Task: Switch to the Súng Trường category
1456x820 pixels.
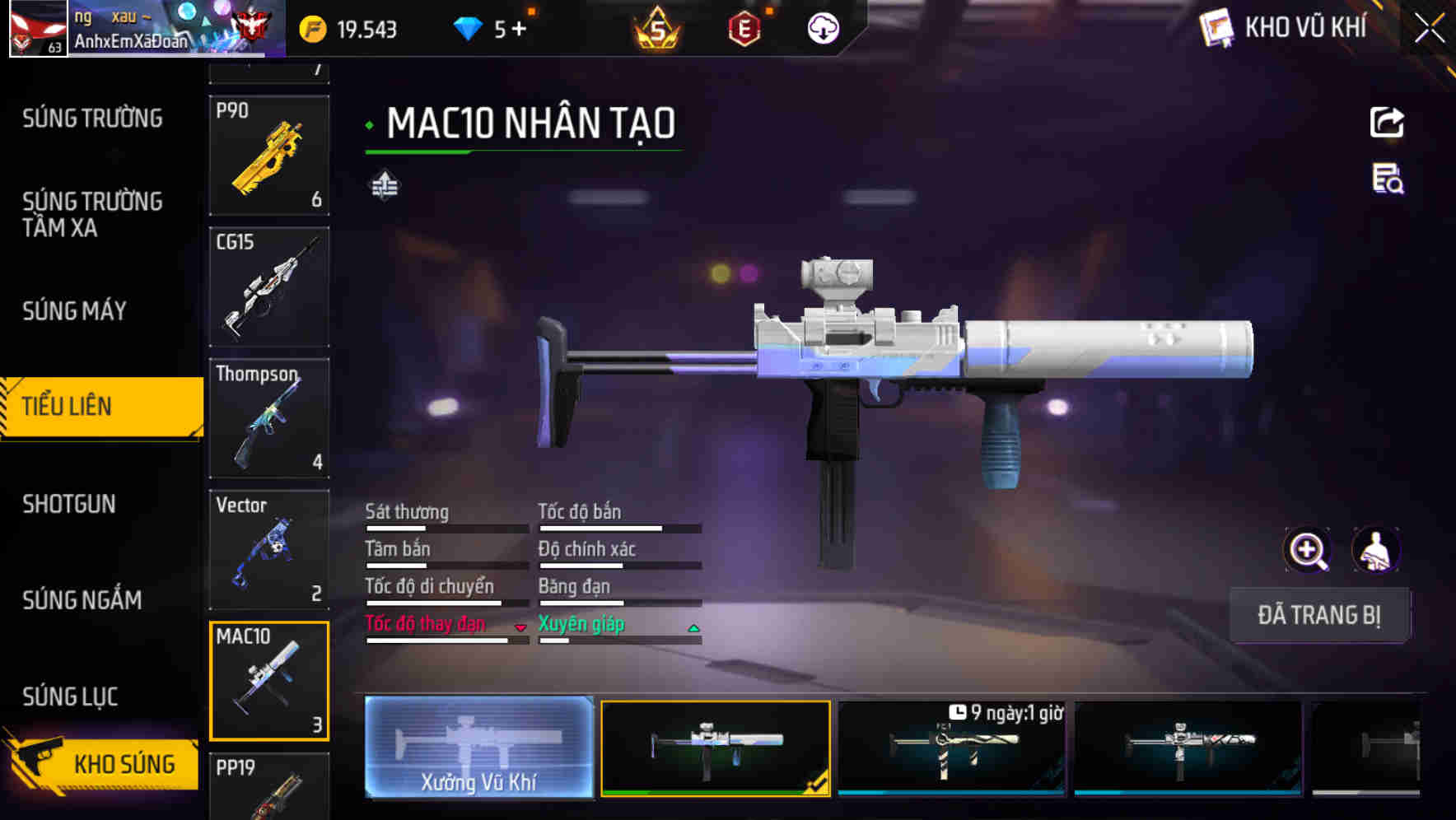Action: pyautogui.click(x=92, y=119)
